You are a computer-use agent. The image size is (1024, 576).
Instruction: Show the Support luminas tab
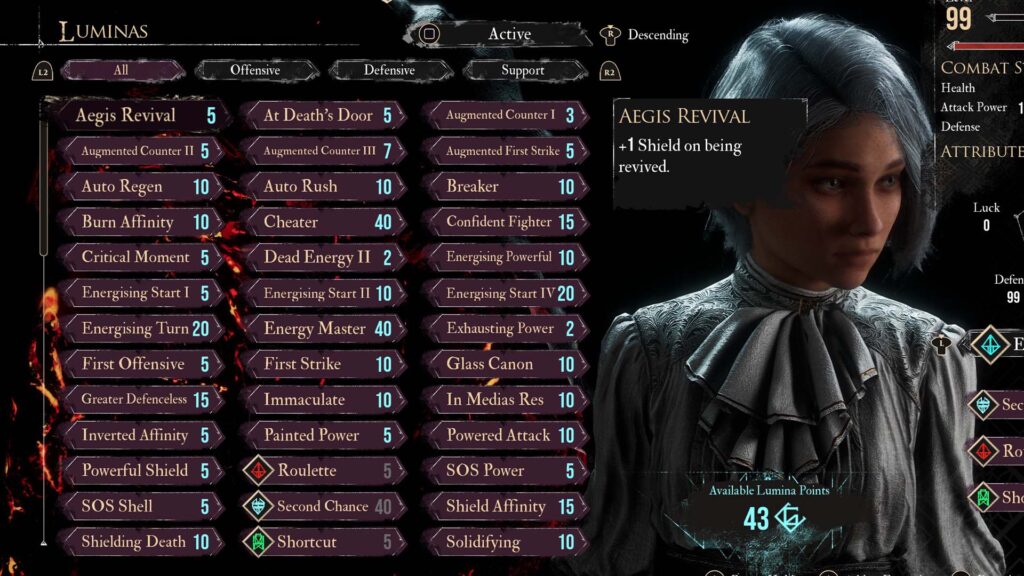522,70
